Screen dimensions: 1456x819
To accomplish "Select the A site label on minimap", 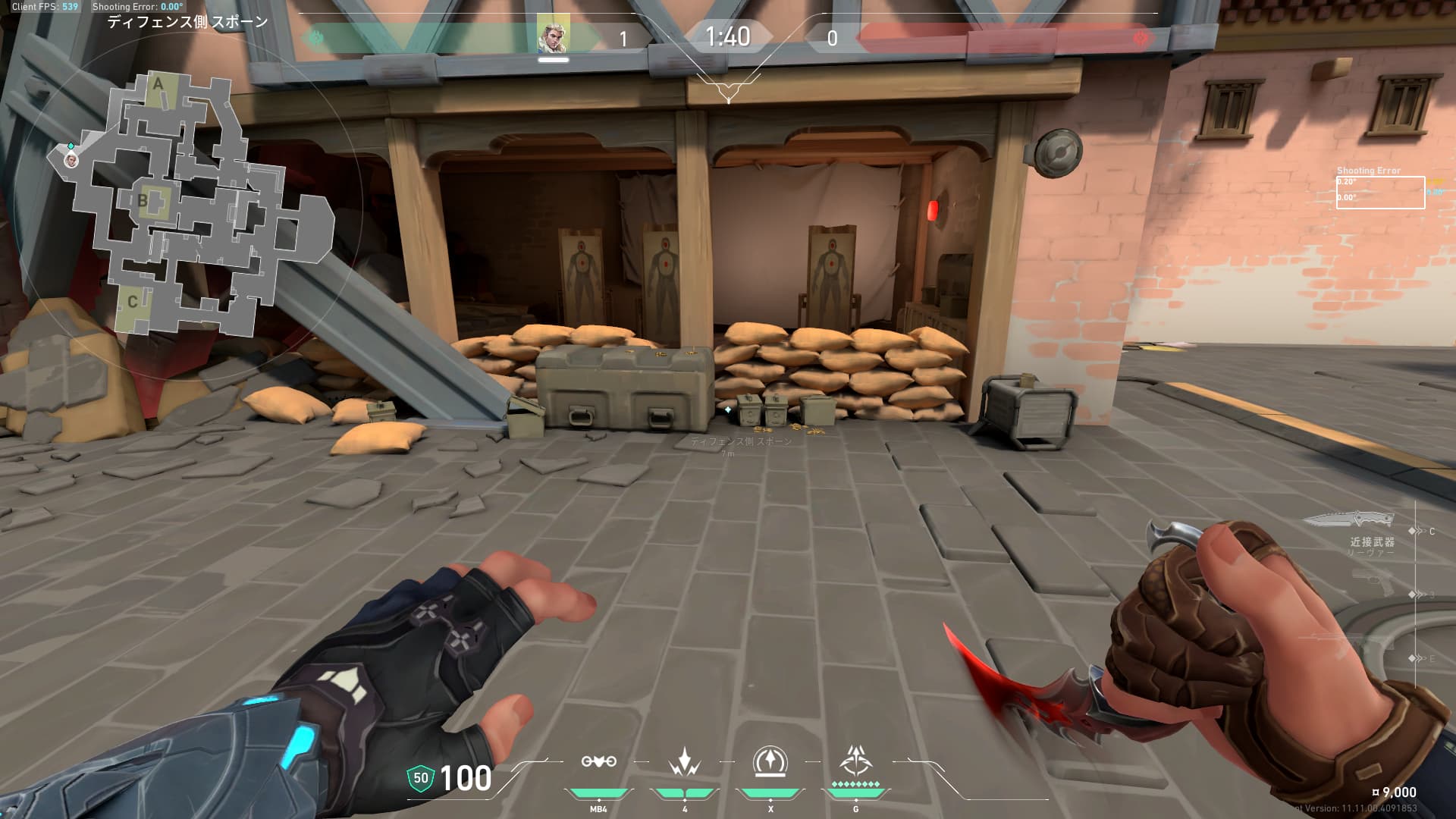I will [x=158, y=83].
